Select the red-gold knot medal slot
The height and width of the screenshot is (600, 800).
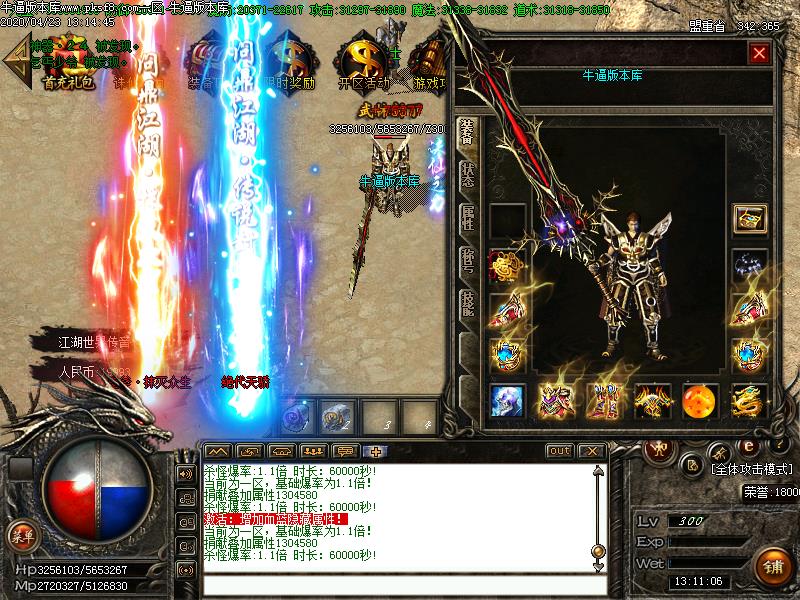click(x=506, y=268)
